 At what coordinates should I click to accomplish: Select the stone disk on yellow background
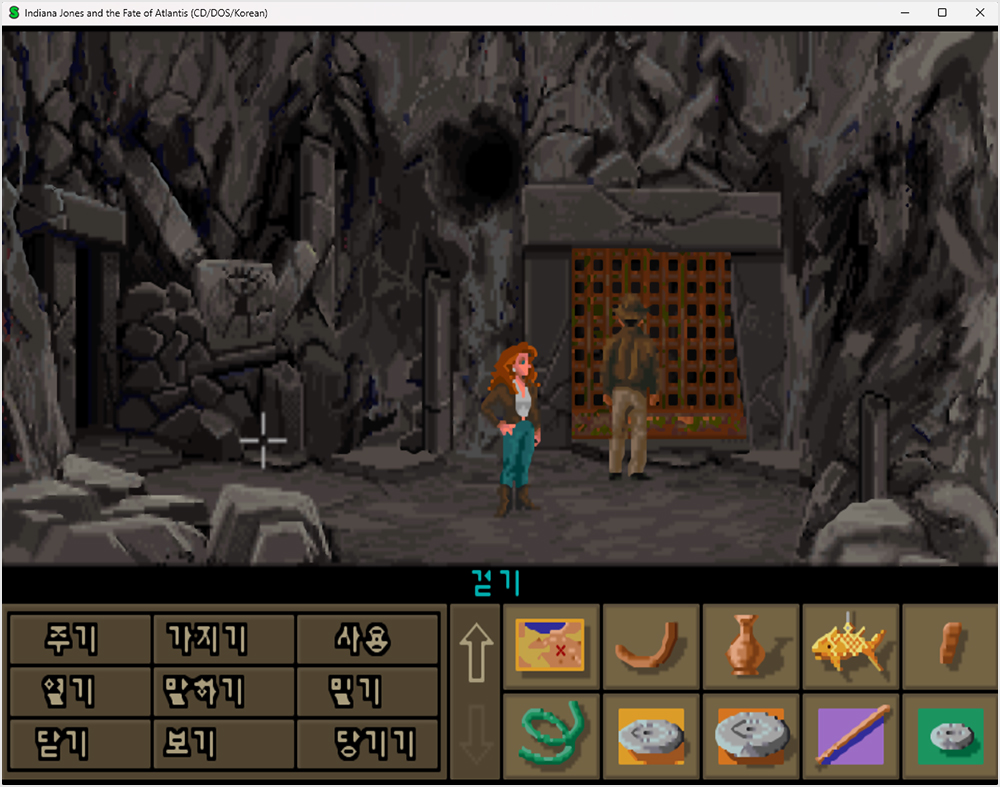tap(650, 736)
